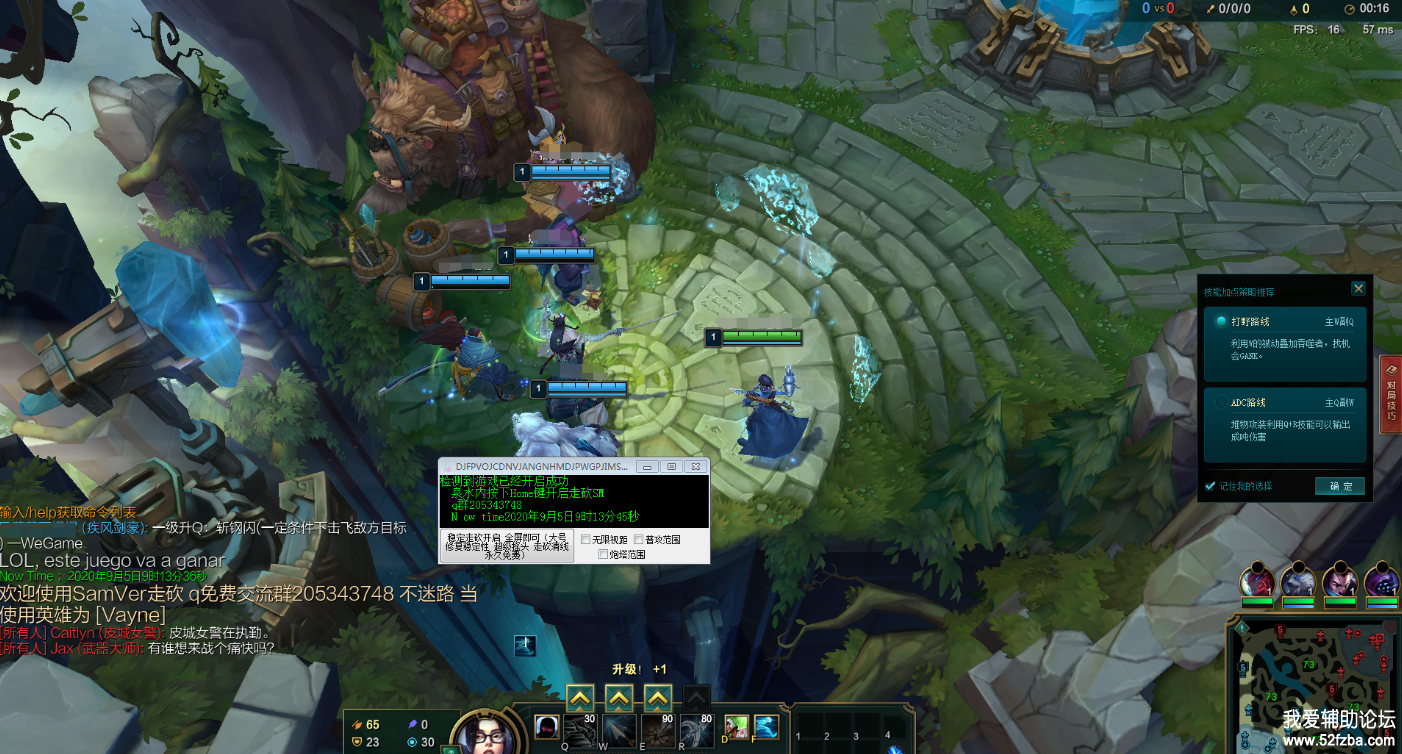Minimize the small external tool window

pyautogui.click(x=647, y=467)
